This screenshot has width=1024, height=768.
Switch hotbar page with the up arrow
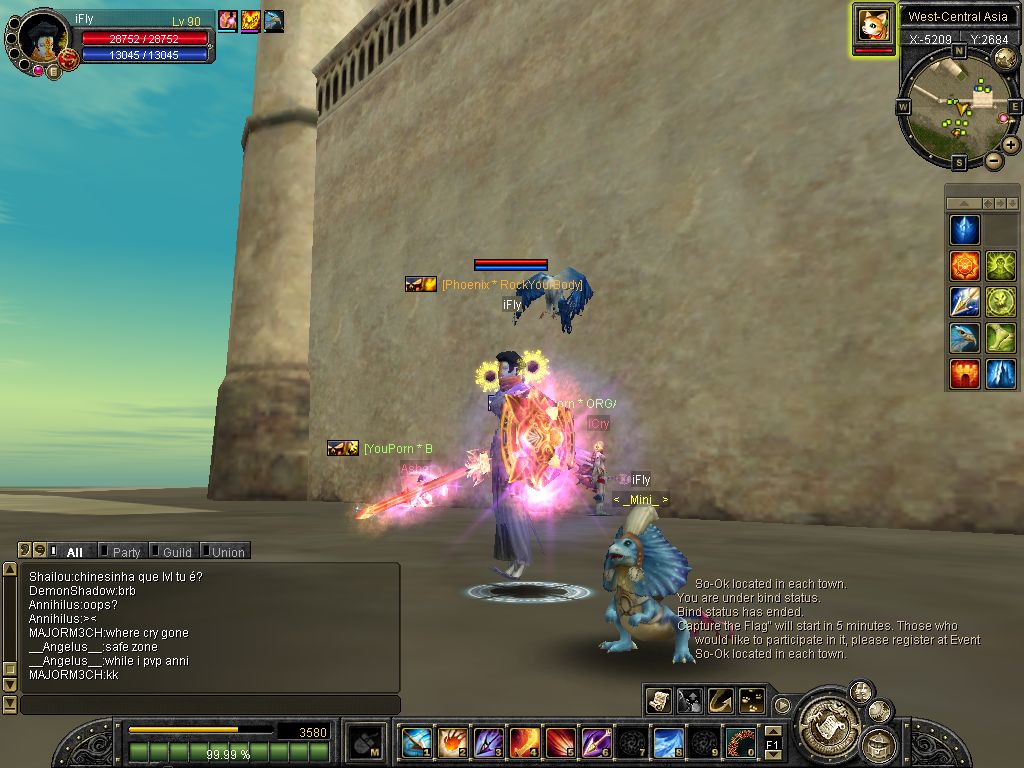(x=772, y=732)
